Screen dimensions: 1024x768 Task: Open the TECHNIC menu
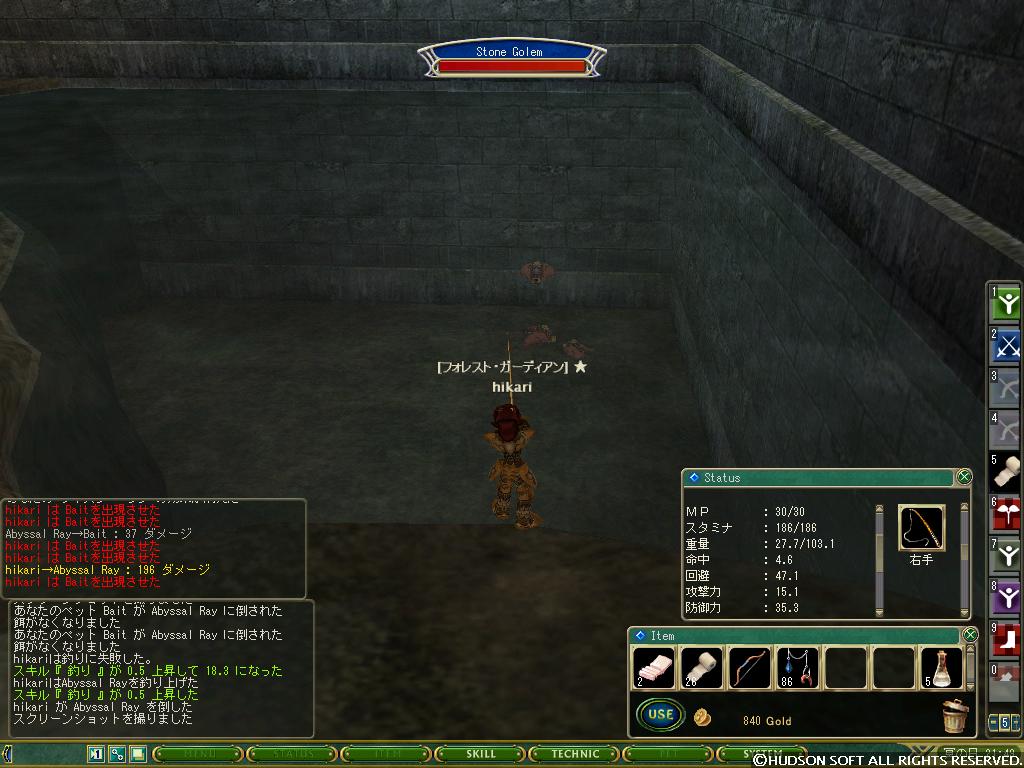[576, 754]
